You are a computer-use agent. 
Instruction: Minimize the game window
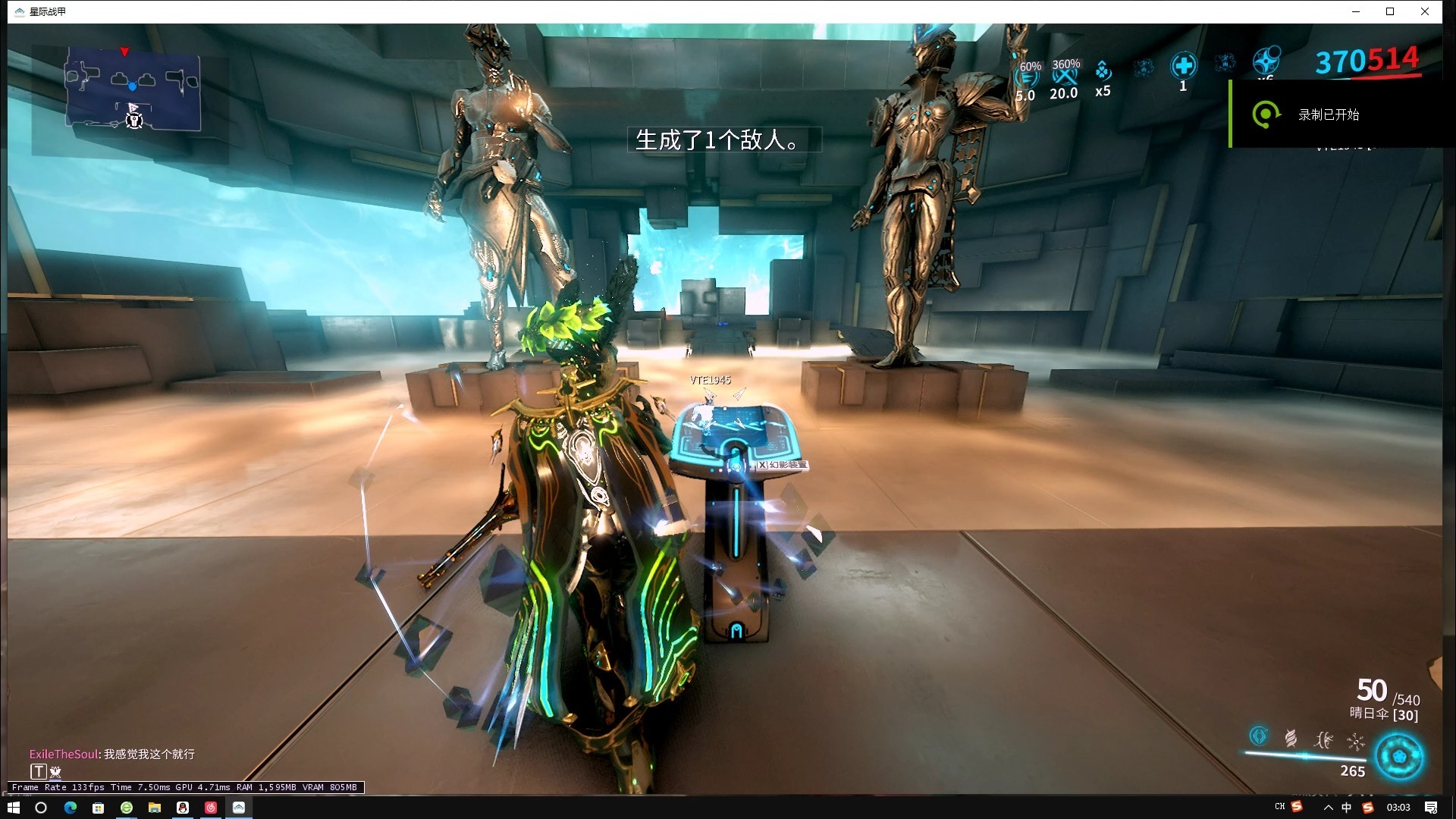click(1356, 11)
